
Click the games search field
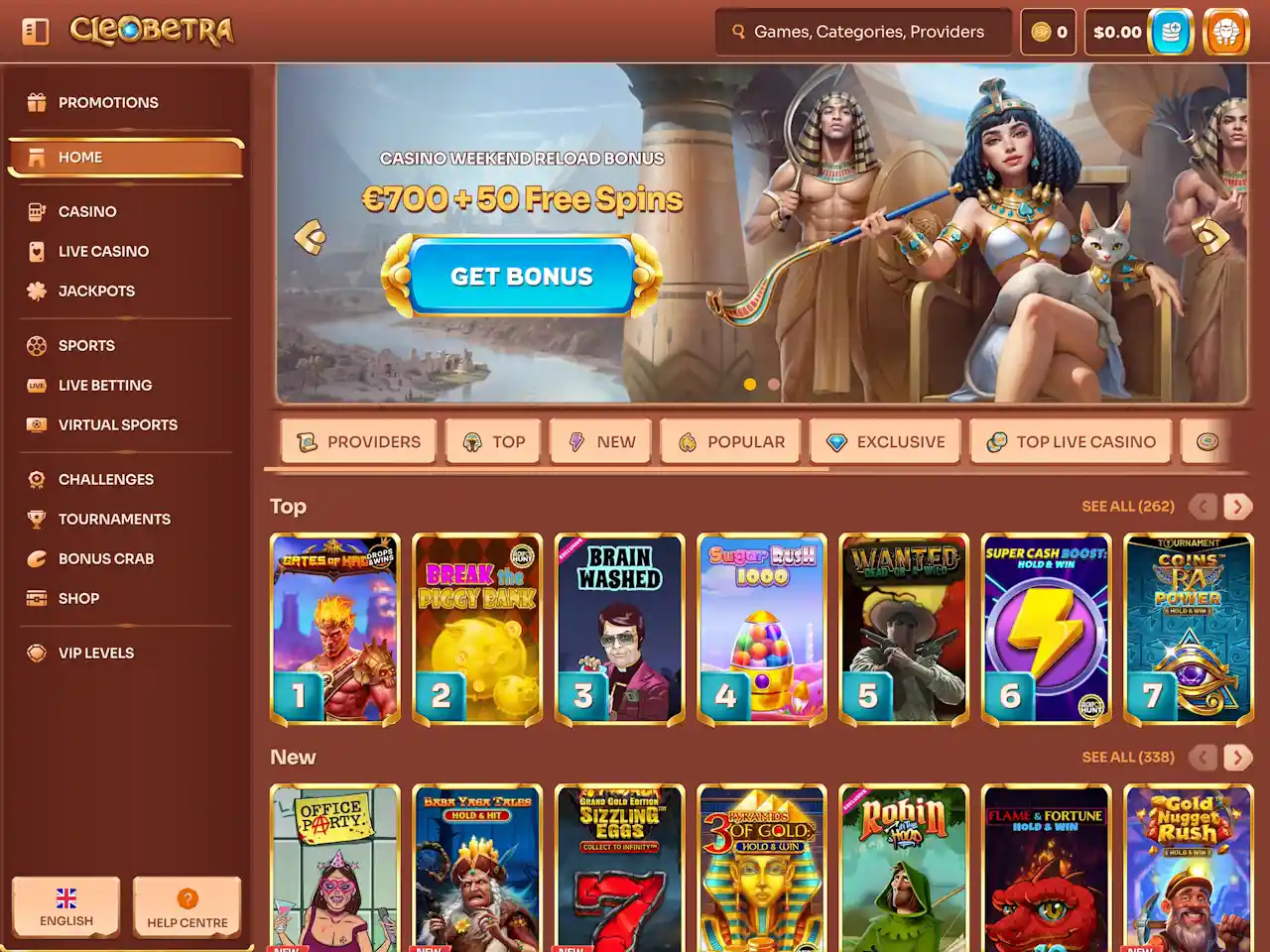tap(863, 32)
